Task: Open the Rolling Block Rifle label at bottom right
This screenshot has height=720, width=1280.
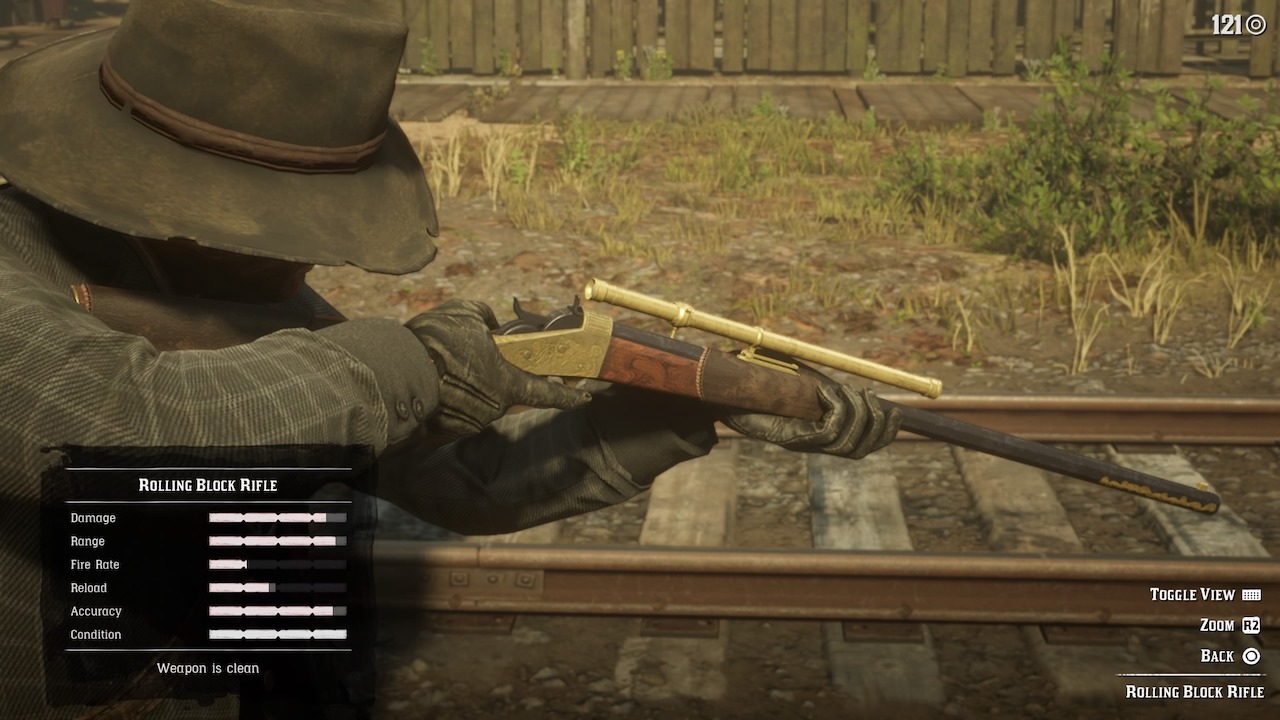Action: pos(1198,691)
